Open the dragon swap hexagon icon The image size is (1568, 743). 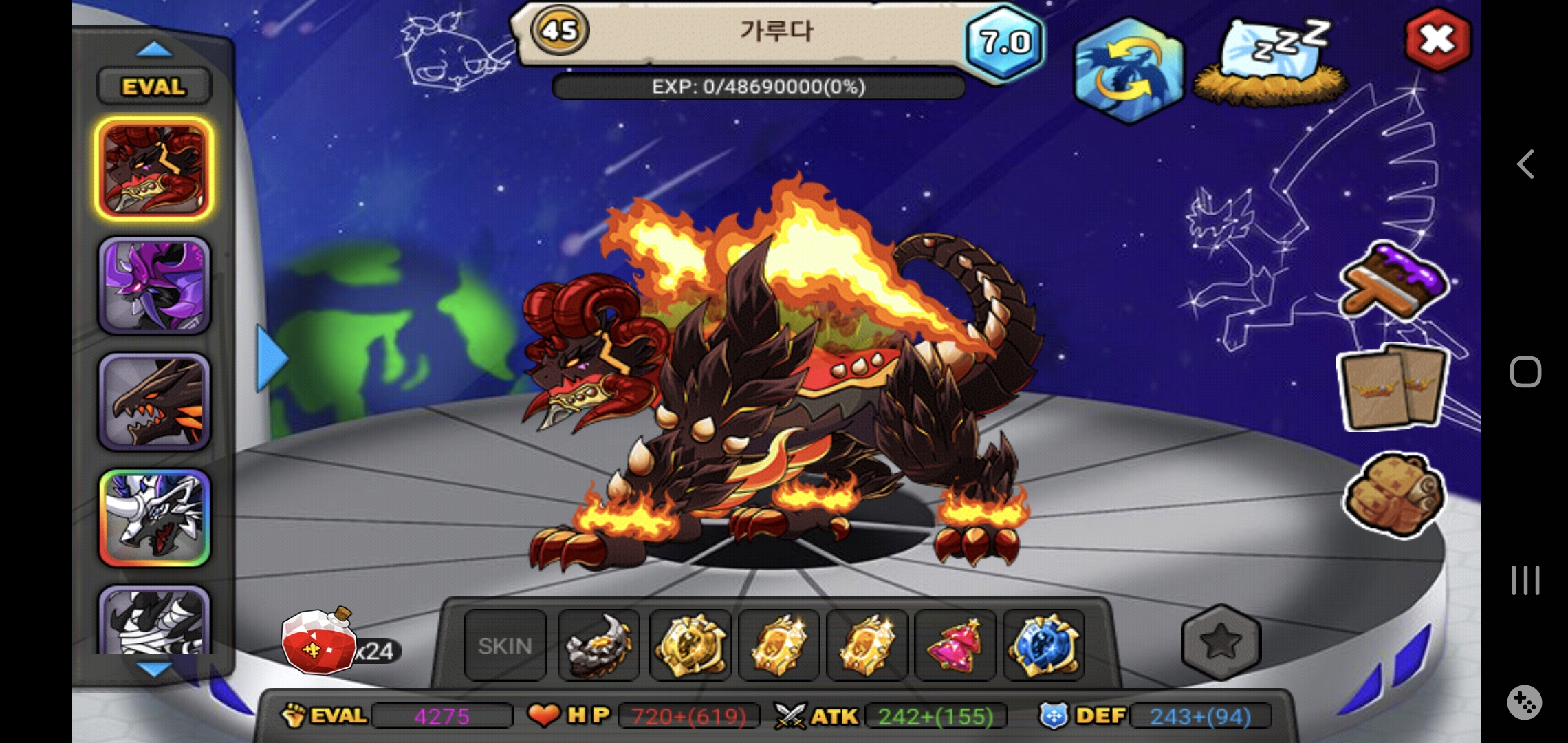click(1128, 70)
